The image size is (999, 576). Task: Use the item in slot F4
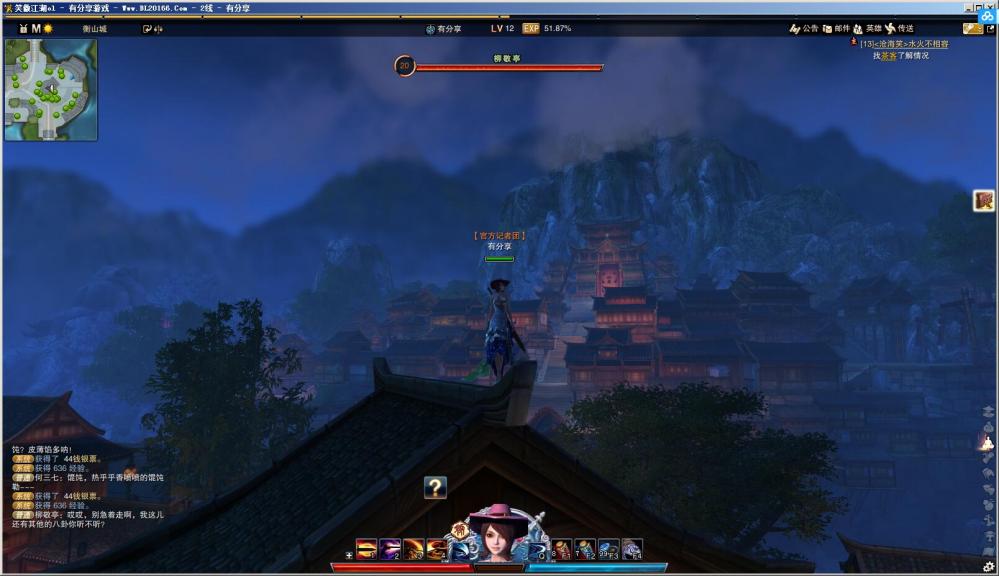click(x=632, y=549)
